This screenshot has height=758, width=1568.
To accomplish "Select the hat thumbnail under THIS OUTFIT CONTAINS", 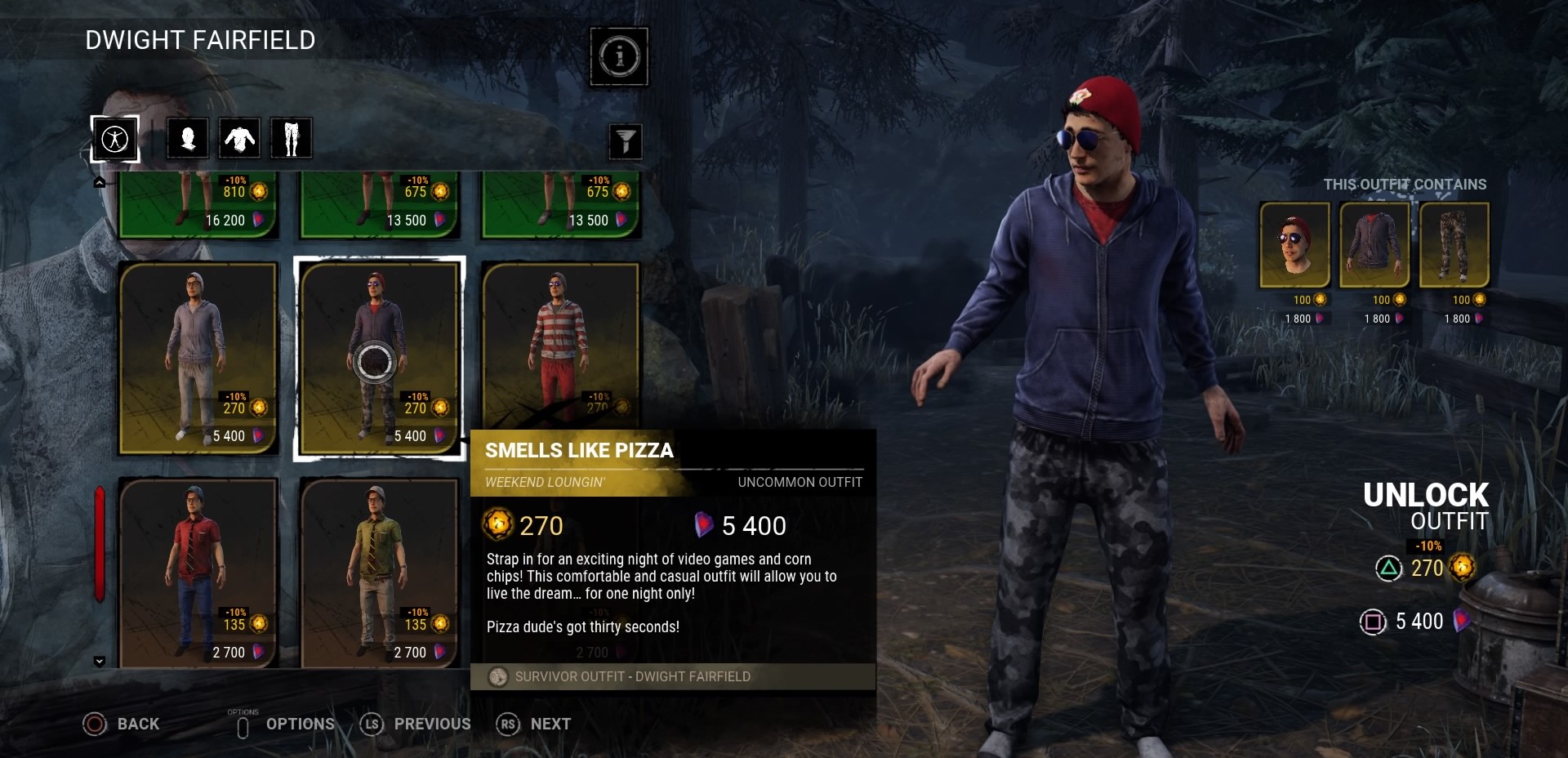I will (x=1294, y=245).
